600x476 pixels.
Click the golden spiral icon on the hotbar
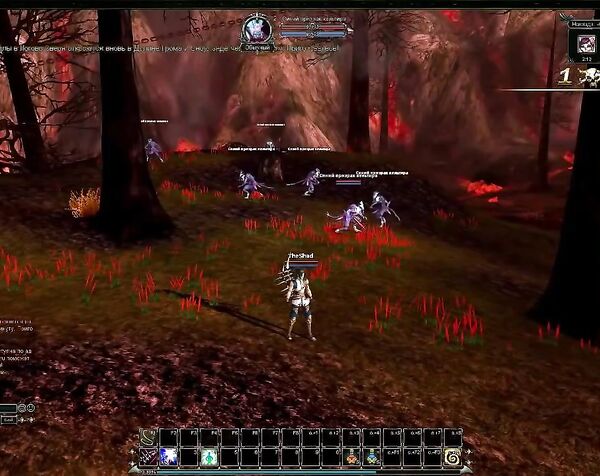tap(452, 457)
